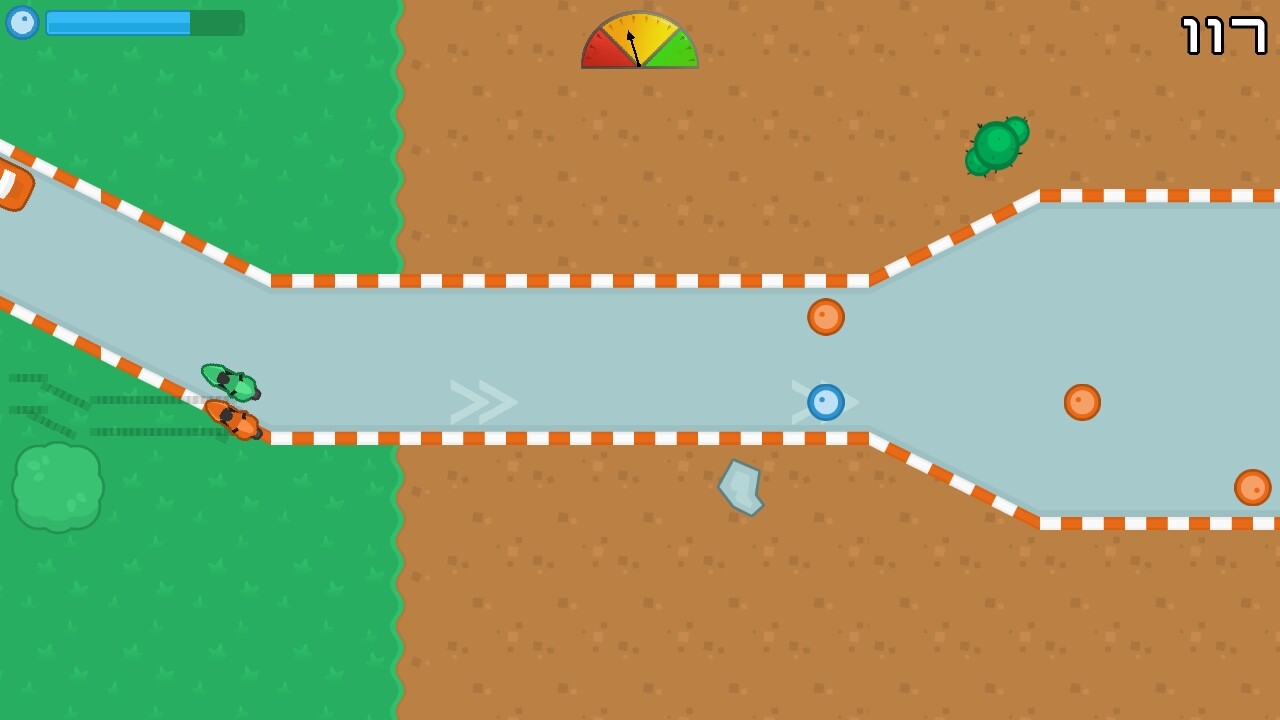Select the orange coin near the track center
Image resolution: width=1280 pixels, height=720 pixels.
tap(1081, 402)
